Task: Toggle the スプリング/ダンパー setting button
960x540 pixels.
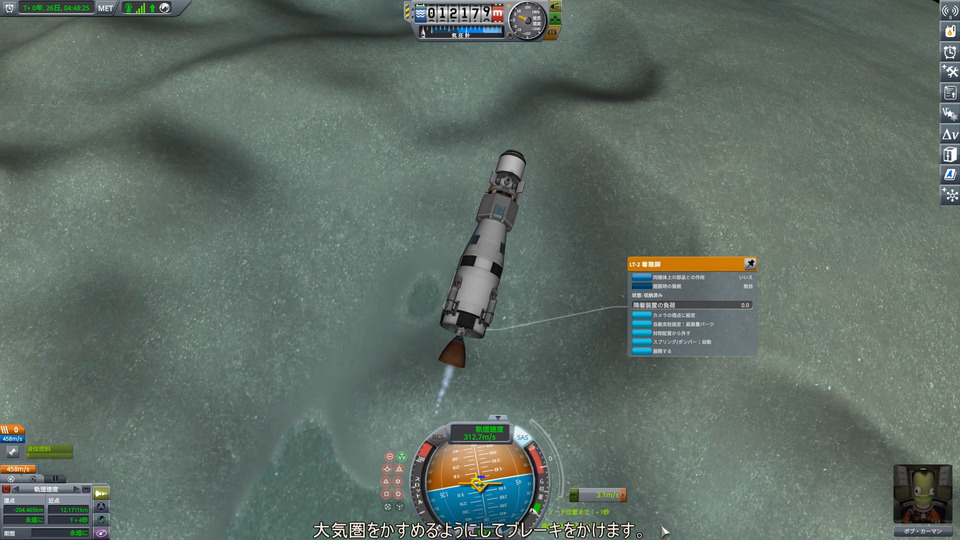Action: click(x=641, y=341)
